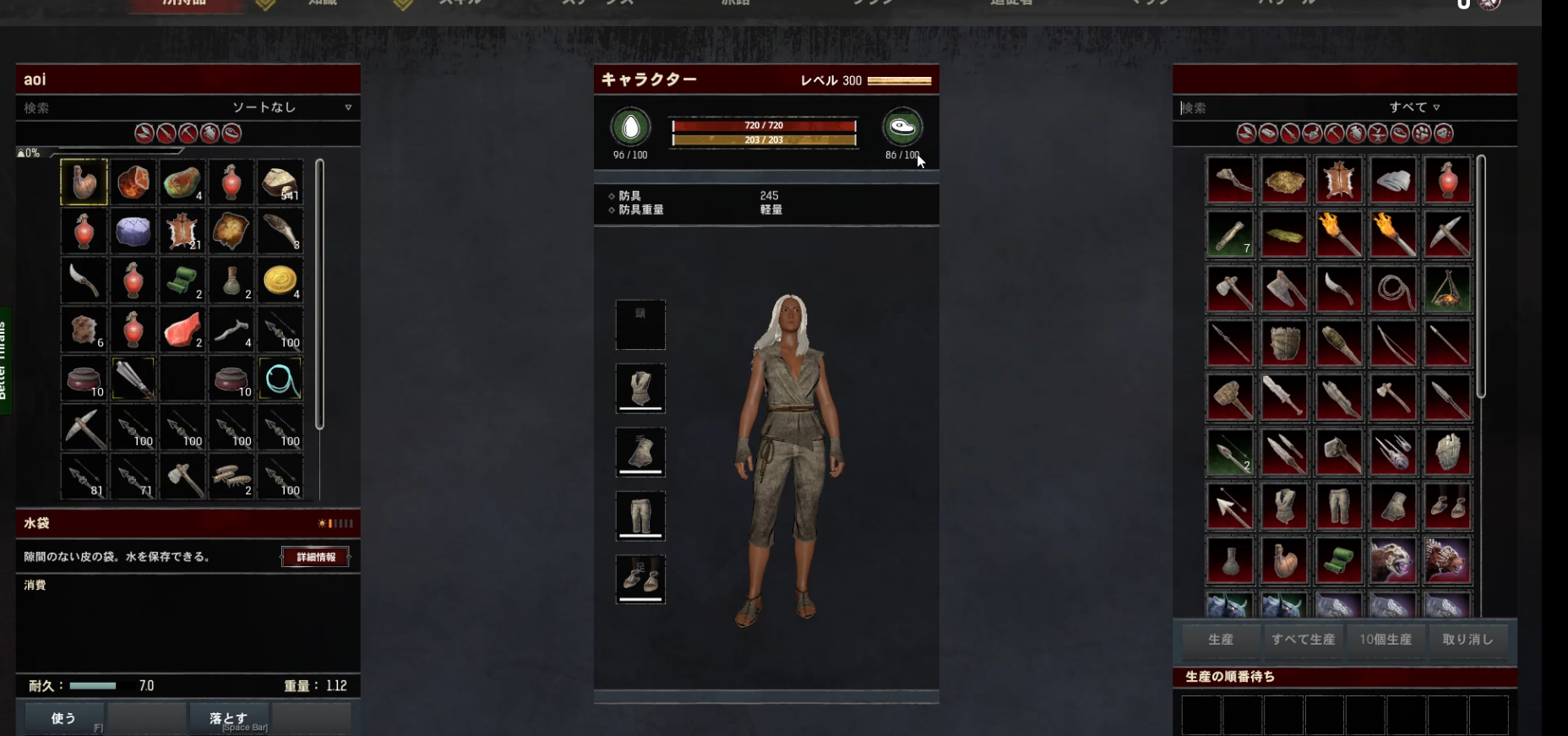Select the sword weapons filter icon
Viewport: 1568px width, 736px height.
(x=1289, y=134)
